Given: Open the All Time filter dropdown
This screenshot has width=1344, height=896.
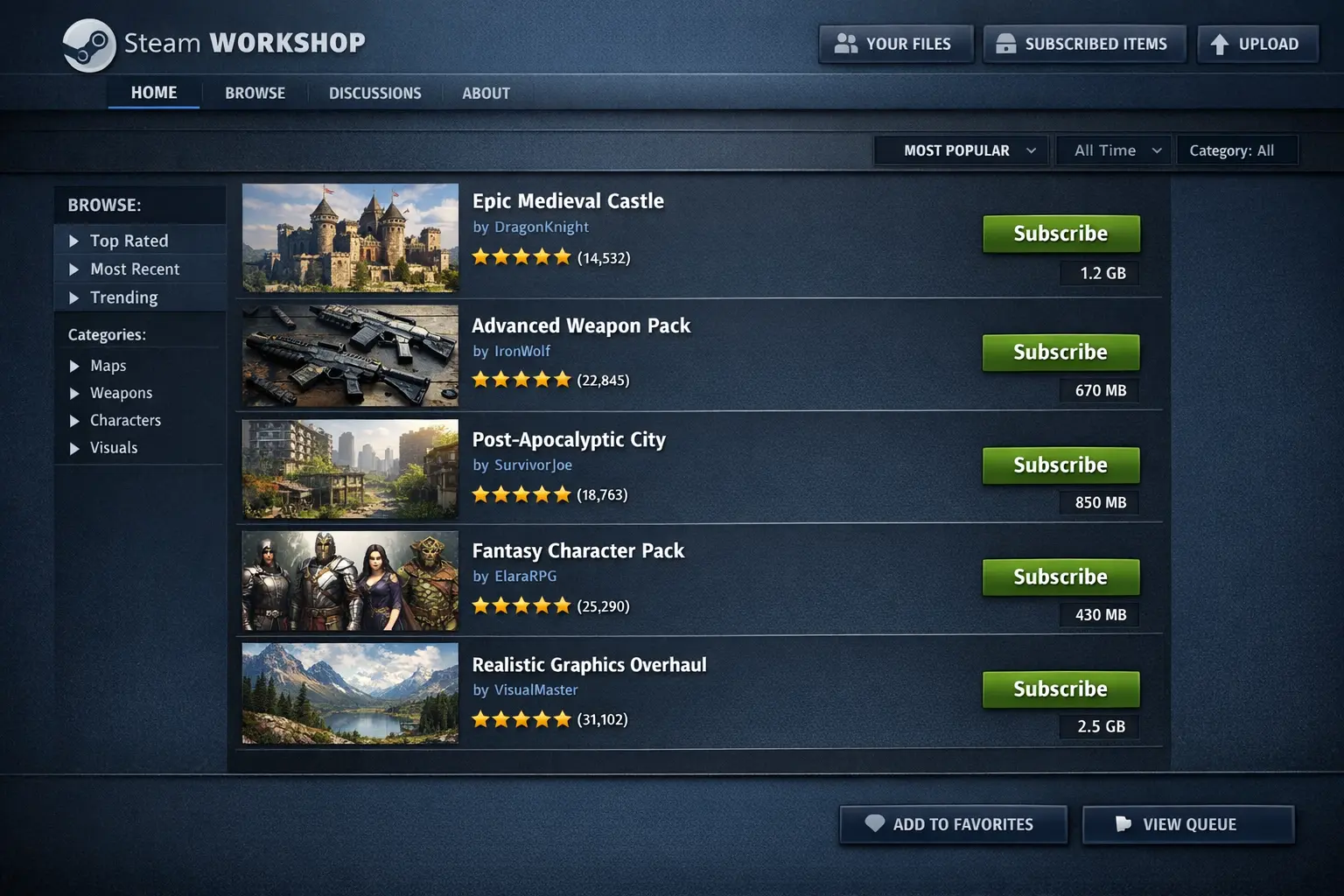Looking at the screenshot, I should 1113,150.
